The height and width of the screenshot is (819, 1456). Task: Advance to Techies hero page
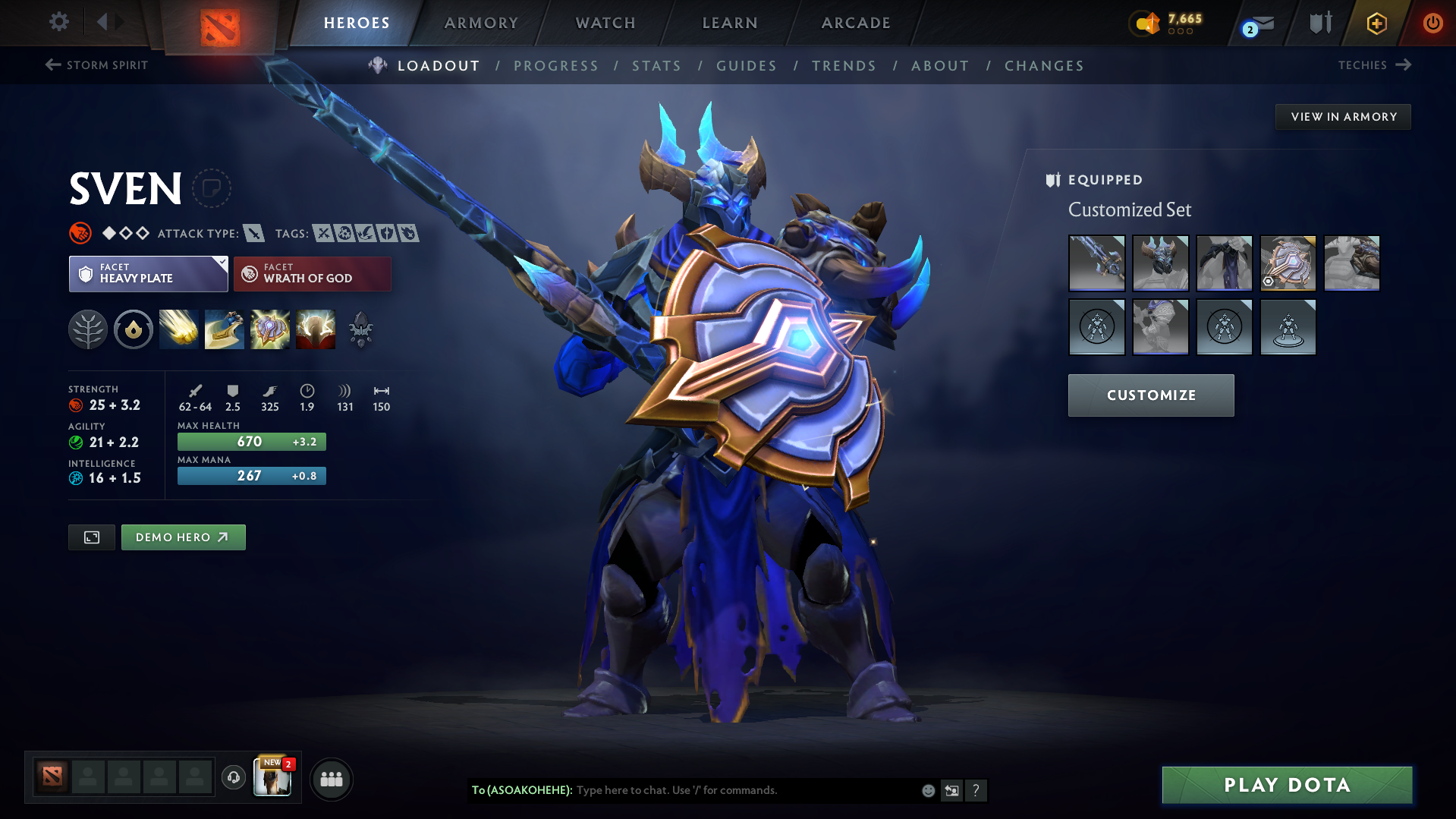(x=1375, y=65)
